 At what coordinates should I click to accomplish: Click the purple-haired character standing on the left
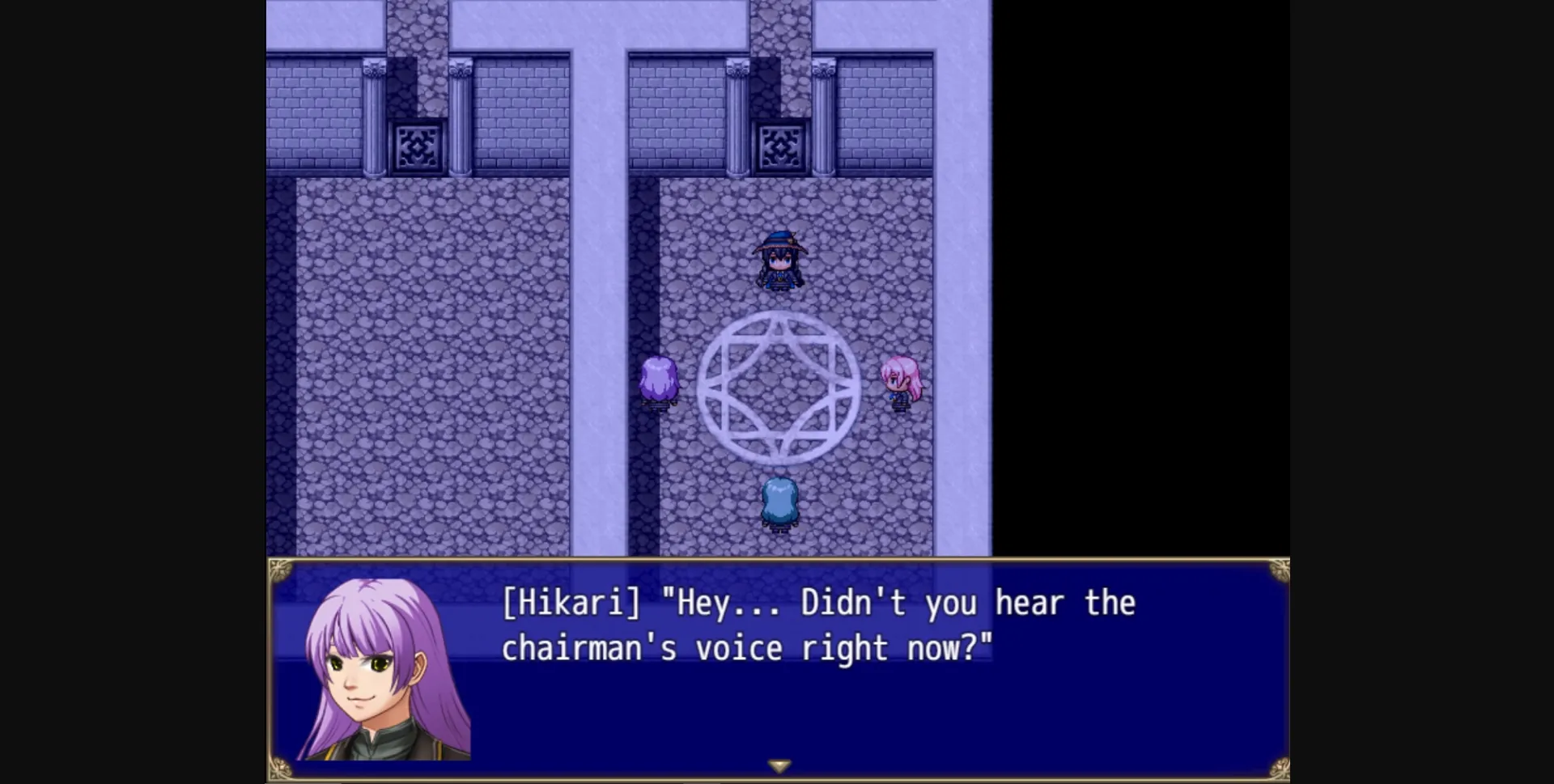click(660, 380)
